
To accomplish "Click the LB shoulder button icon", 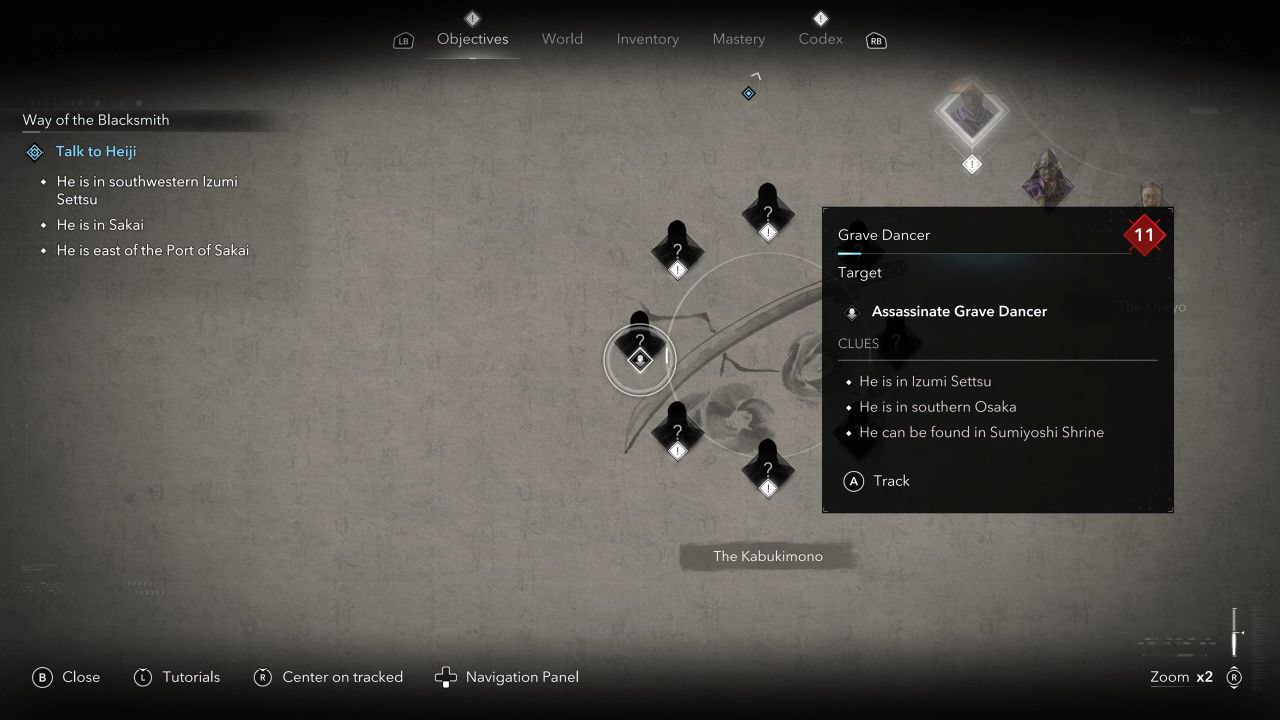I will coord(403,40).
